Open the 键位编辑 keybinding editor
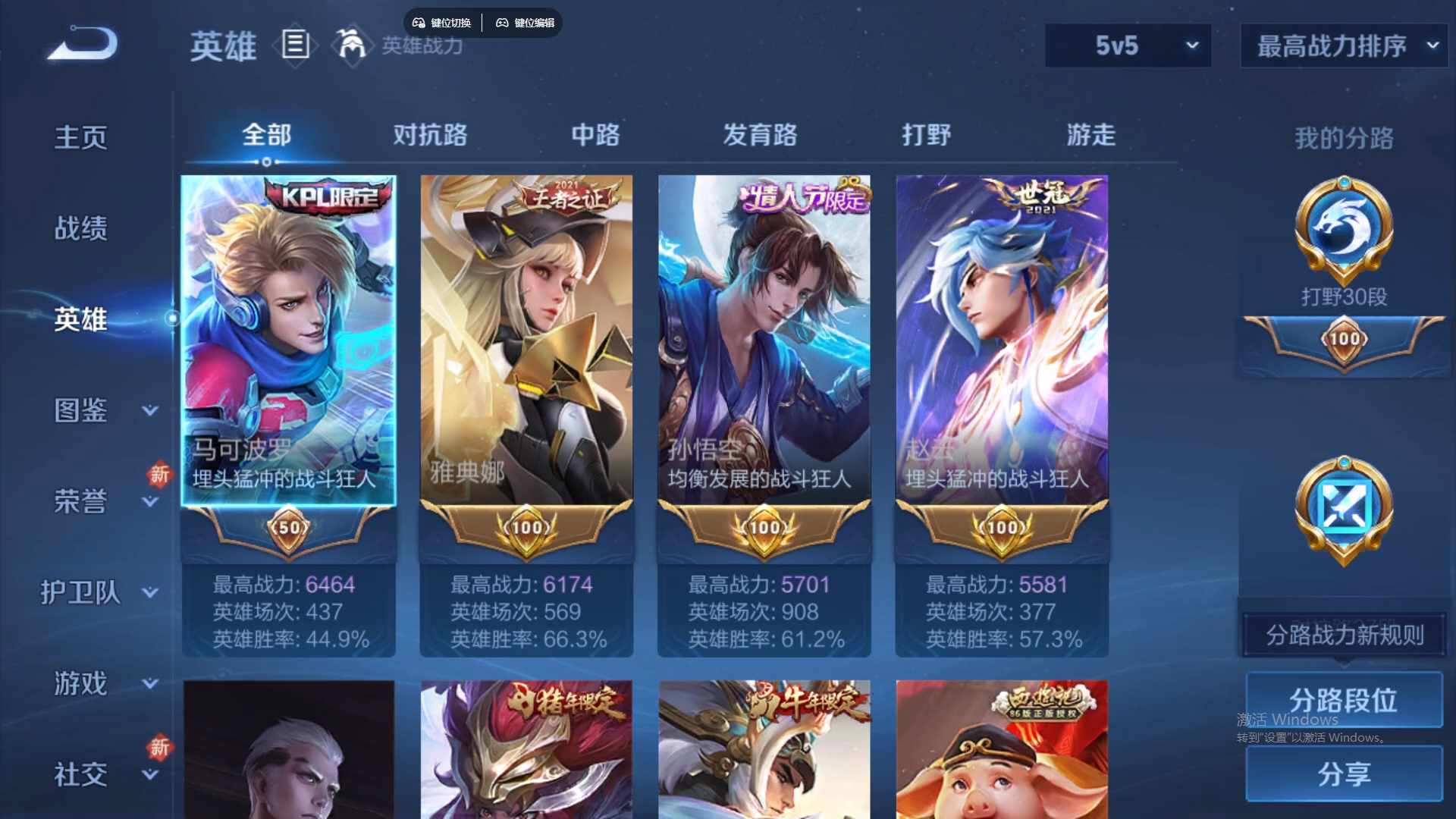 tap(526, 23)
